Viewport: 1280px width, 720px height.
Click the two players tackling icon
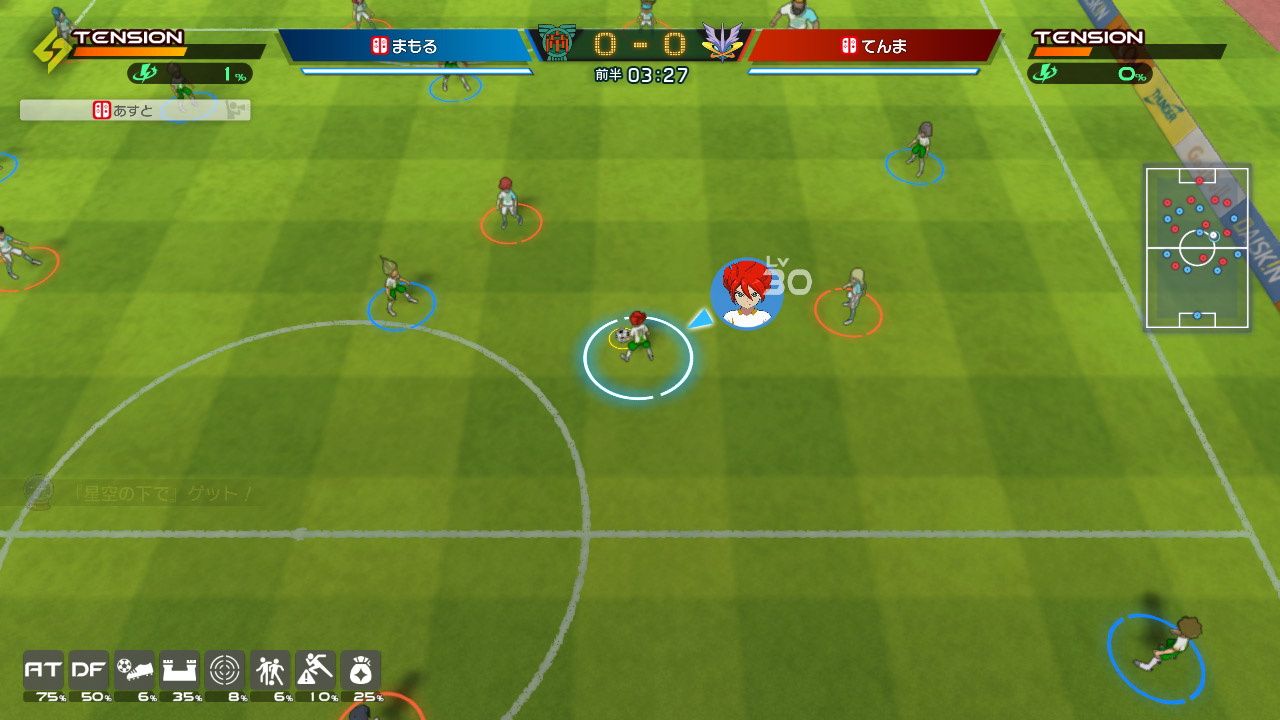270,670
